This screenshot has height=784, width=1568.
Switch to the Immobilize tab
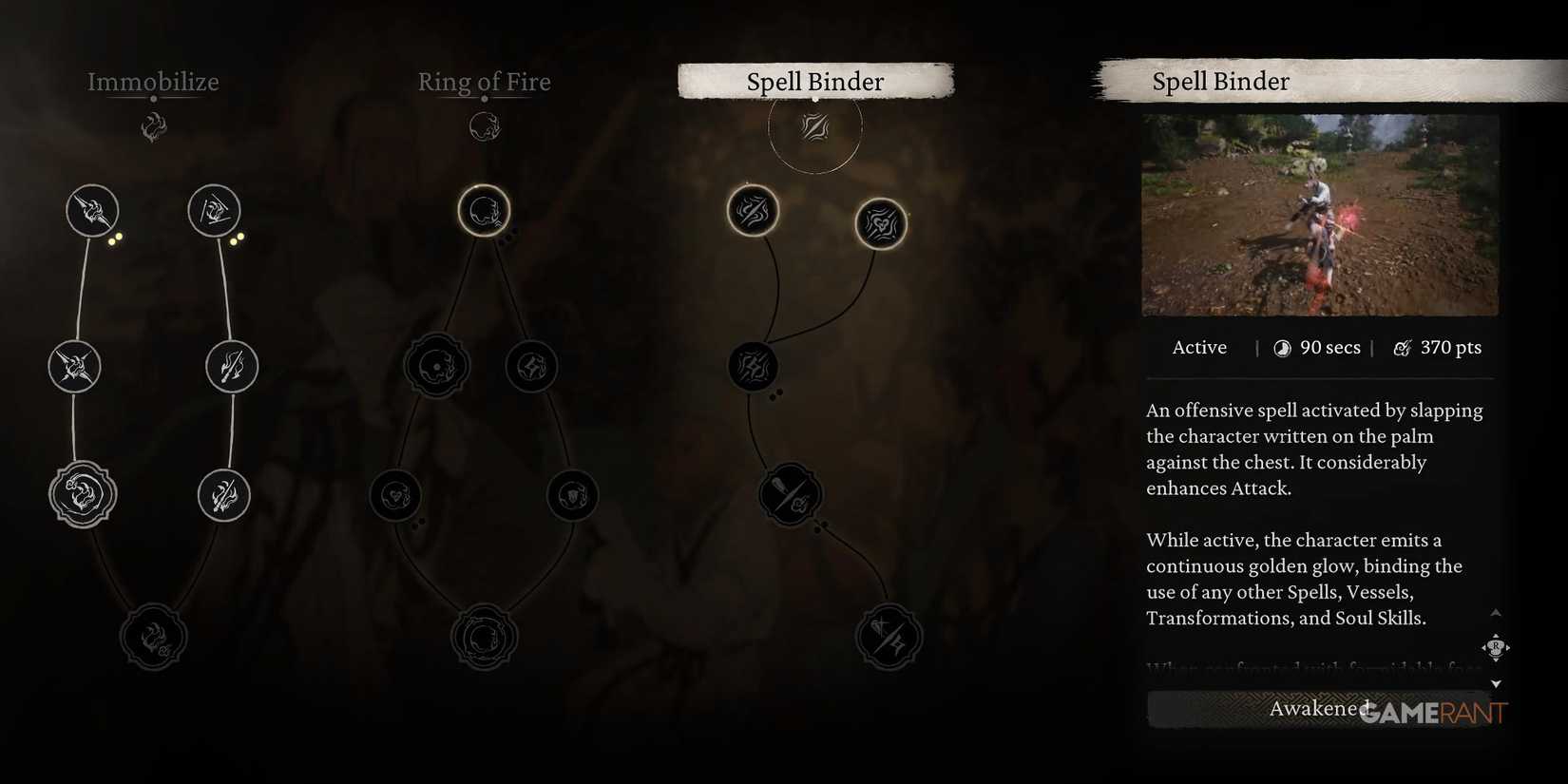pos(154,83)
